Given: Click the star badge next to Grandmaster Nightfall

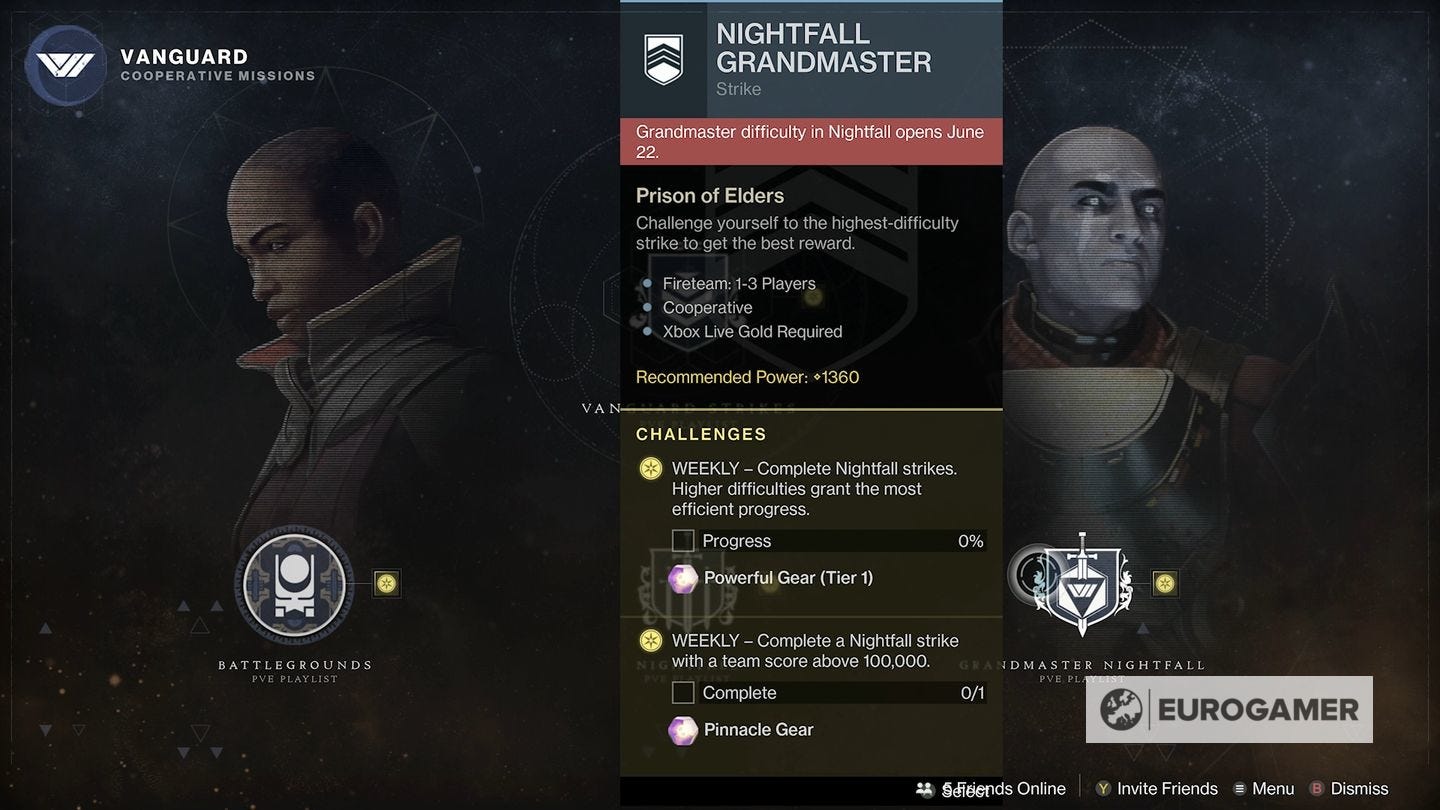Looking at the screenshot, I should 1164,584.
